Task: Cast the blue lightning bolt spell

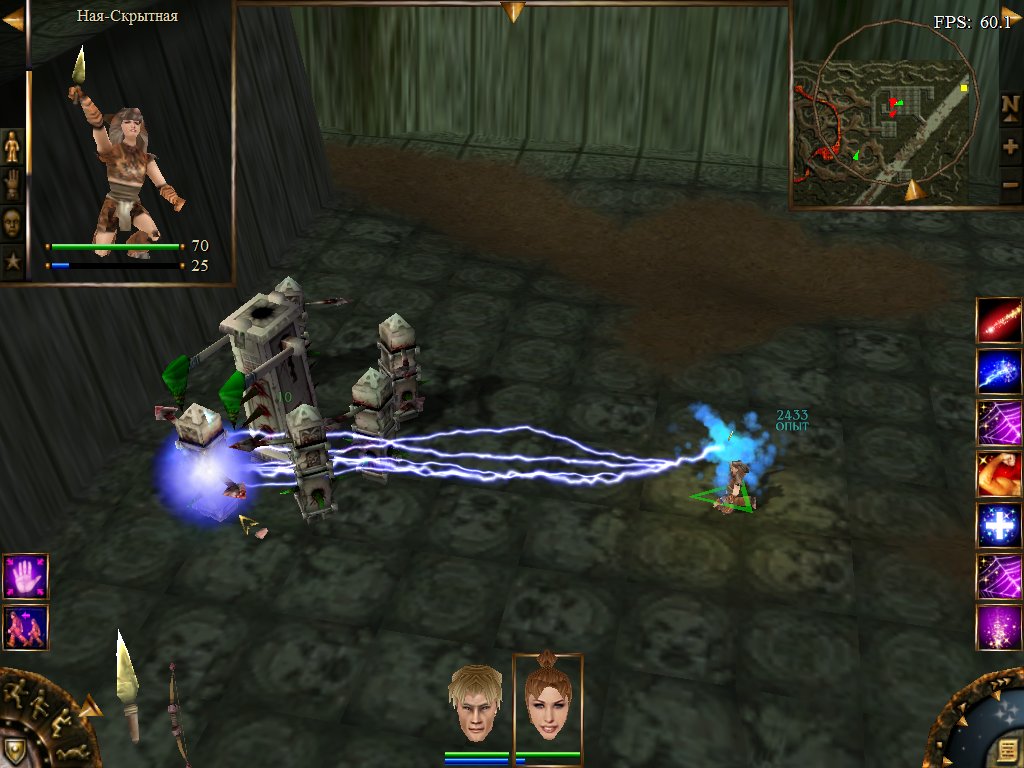Action: (x=999, y=372)
